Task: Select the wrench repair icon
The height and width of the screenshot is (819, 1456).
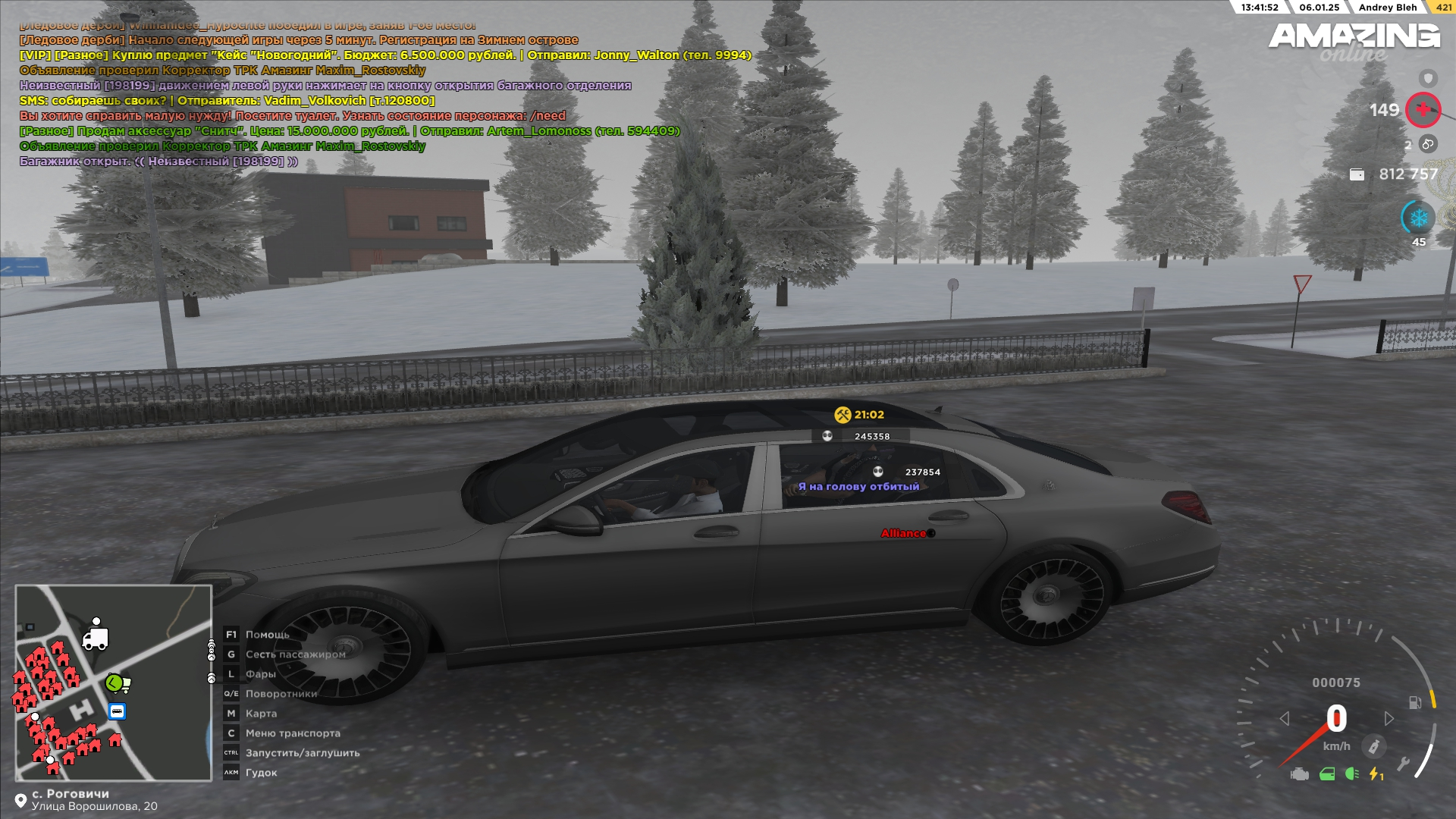Action: (x=1404, y=763)
